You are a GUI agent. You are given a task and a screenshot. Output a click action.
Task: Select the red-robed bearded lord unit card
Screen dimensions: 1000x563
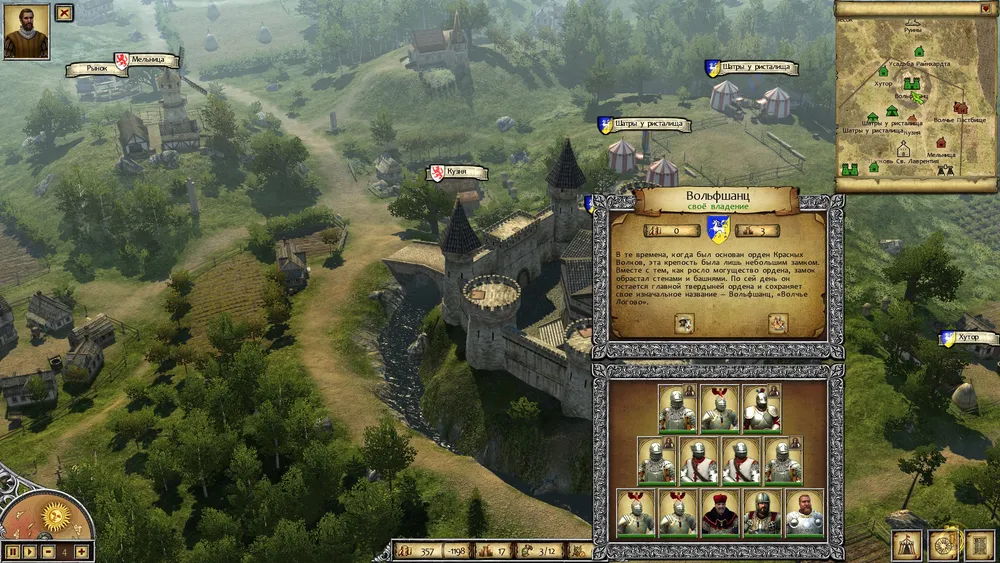click(x=719, y=512)
